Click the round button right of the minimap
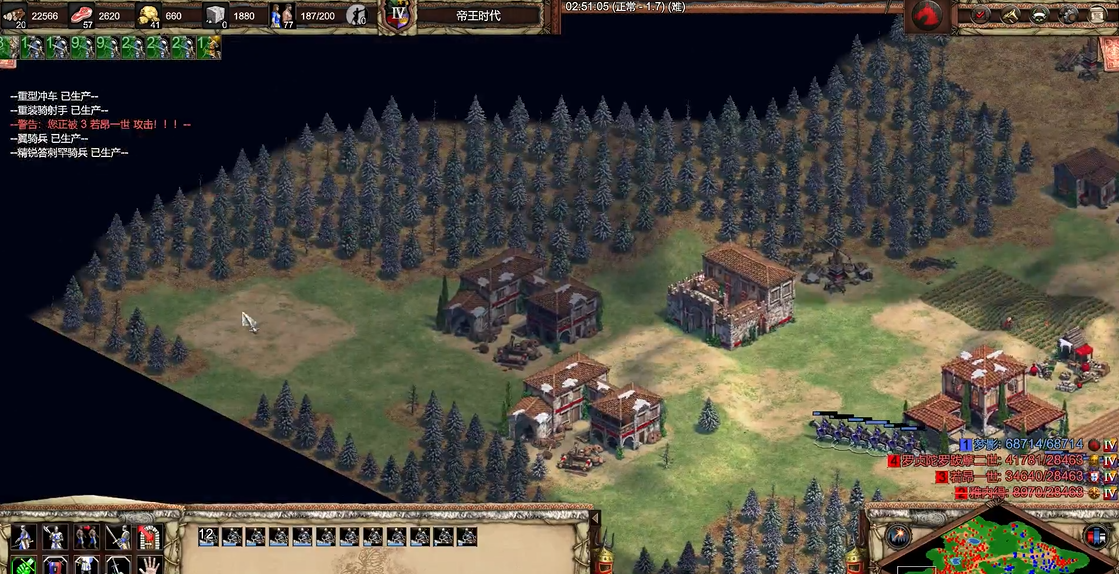The height and width of the screenshot is (574, 1119). 1095,535
